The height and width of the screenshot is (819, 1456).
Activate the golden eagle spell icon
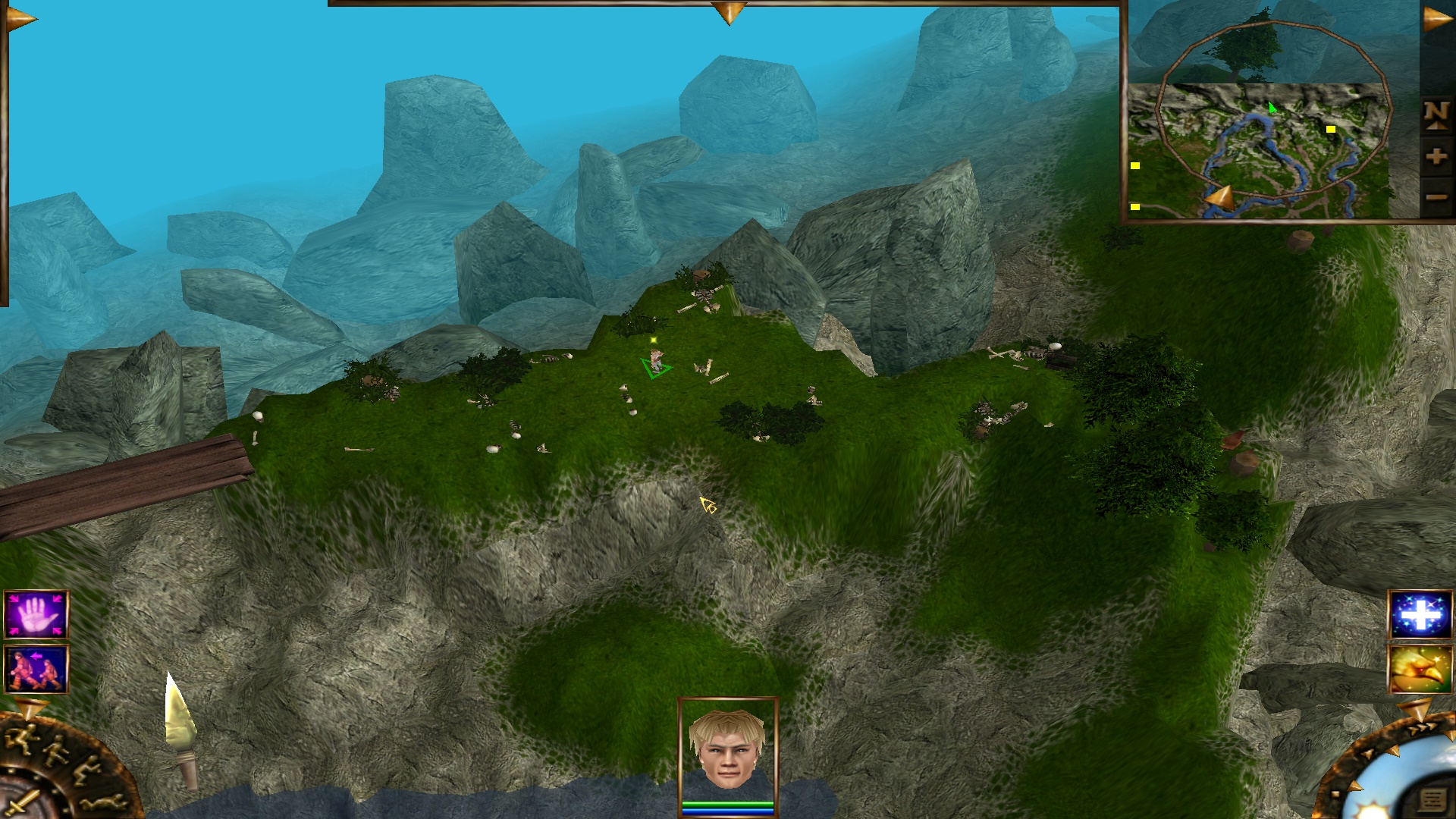point(1420,669)
